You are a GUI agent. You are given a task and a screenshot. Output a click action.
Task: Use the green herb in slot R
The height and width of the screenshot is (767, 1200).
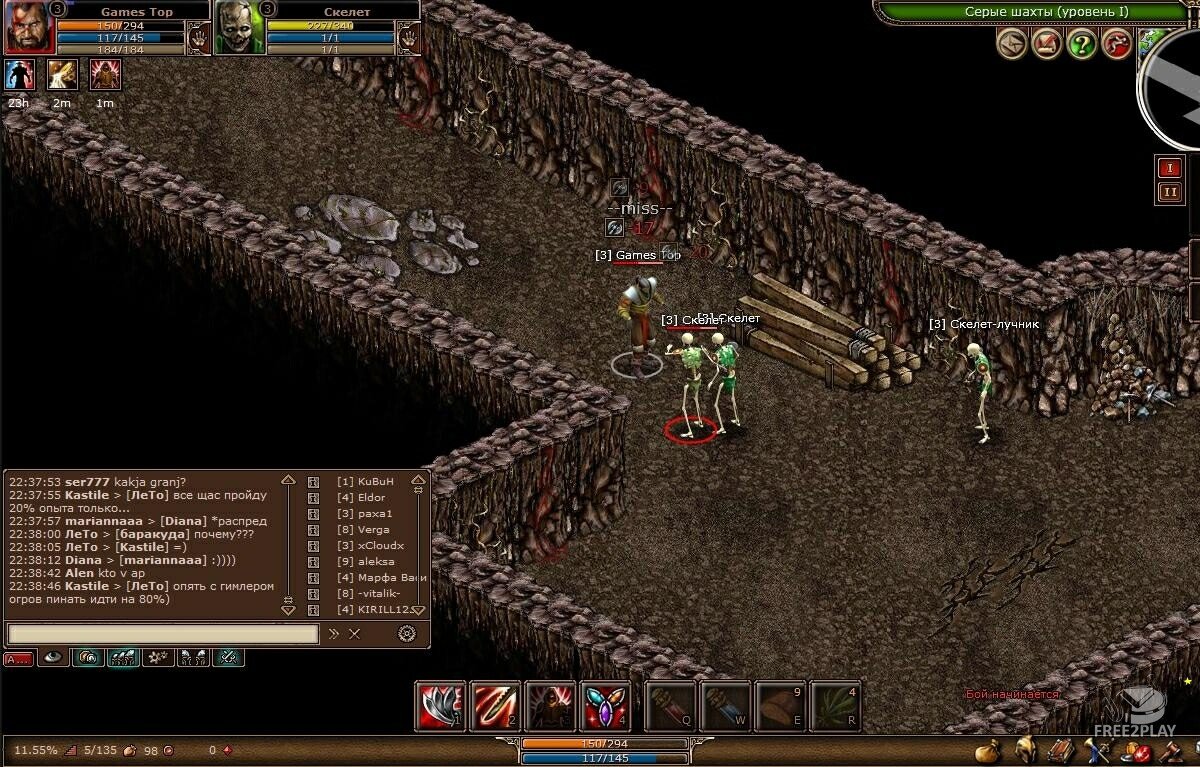point(836,706)
